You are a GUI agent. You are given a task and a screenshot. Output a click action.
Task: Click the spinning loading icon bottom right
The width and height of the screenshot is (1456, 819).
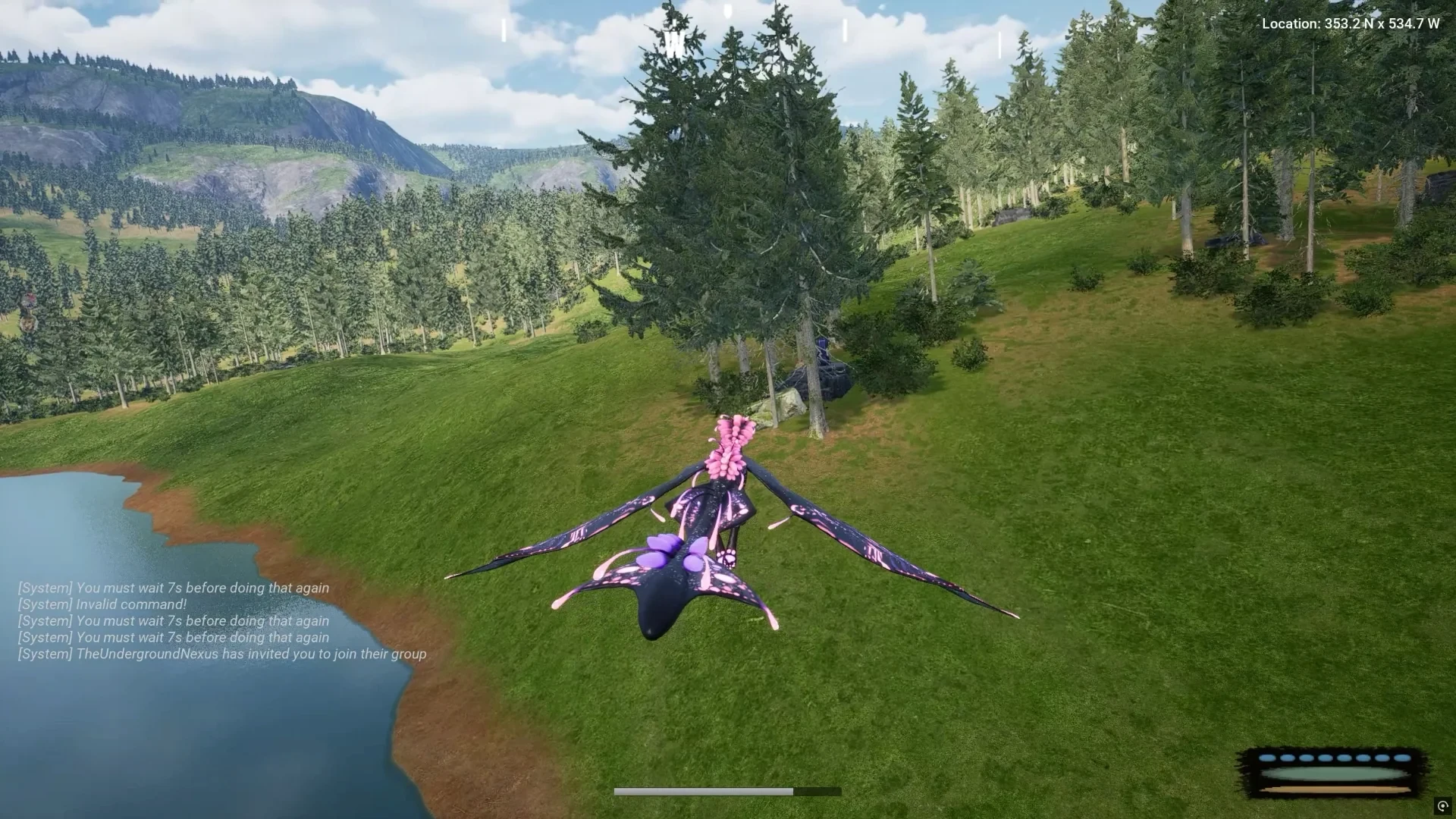(x=1443, y=808)
